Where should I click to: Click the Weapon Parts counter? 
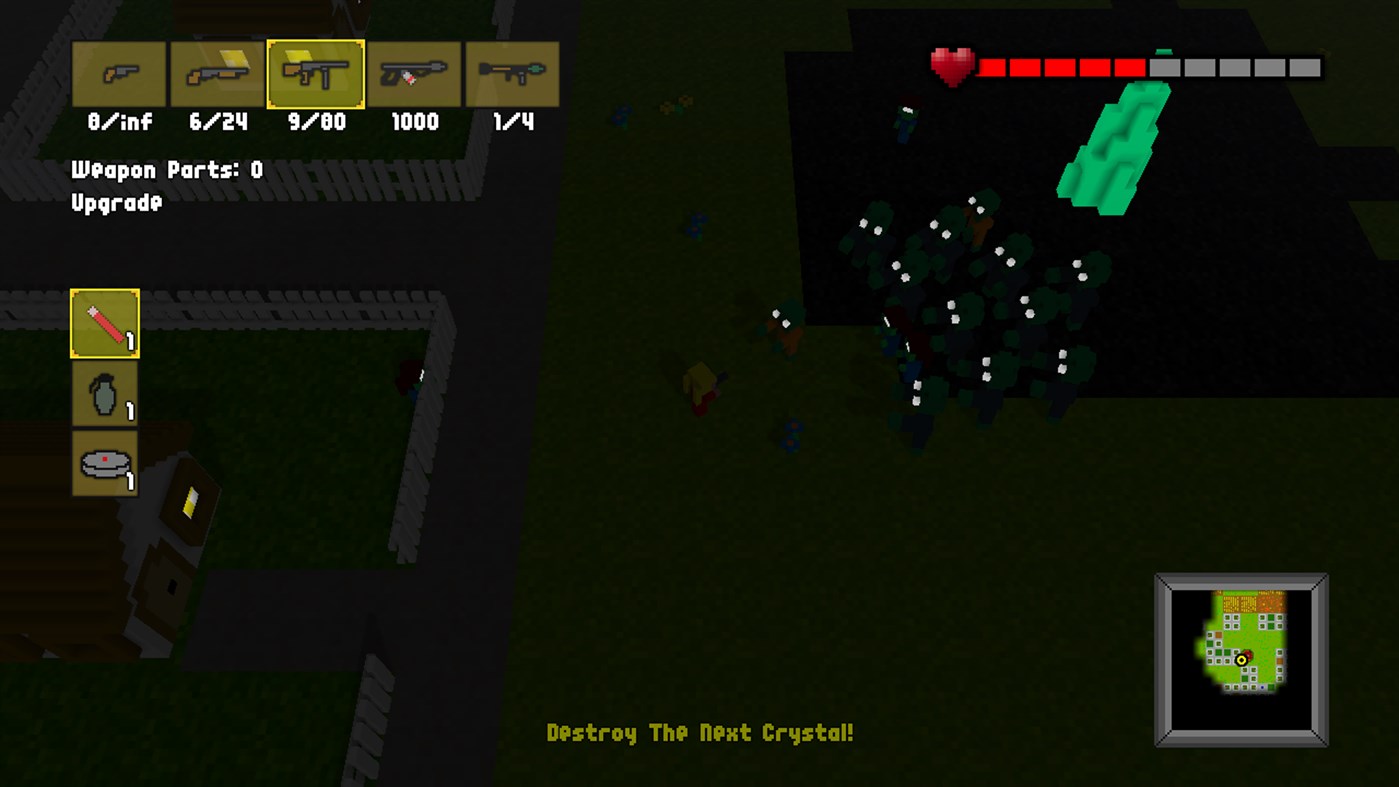click(x=165, y=169)
